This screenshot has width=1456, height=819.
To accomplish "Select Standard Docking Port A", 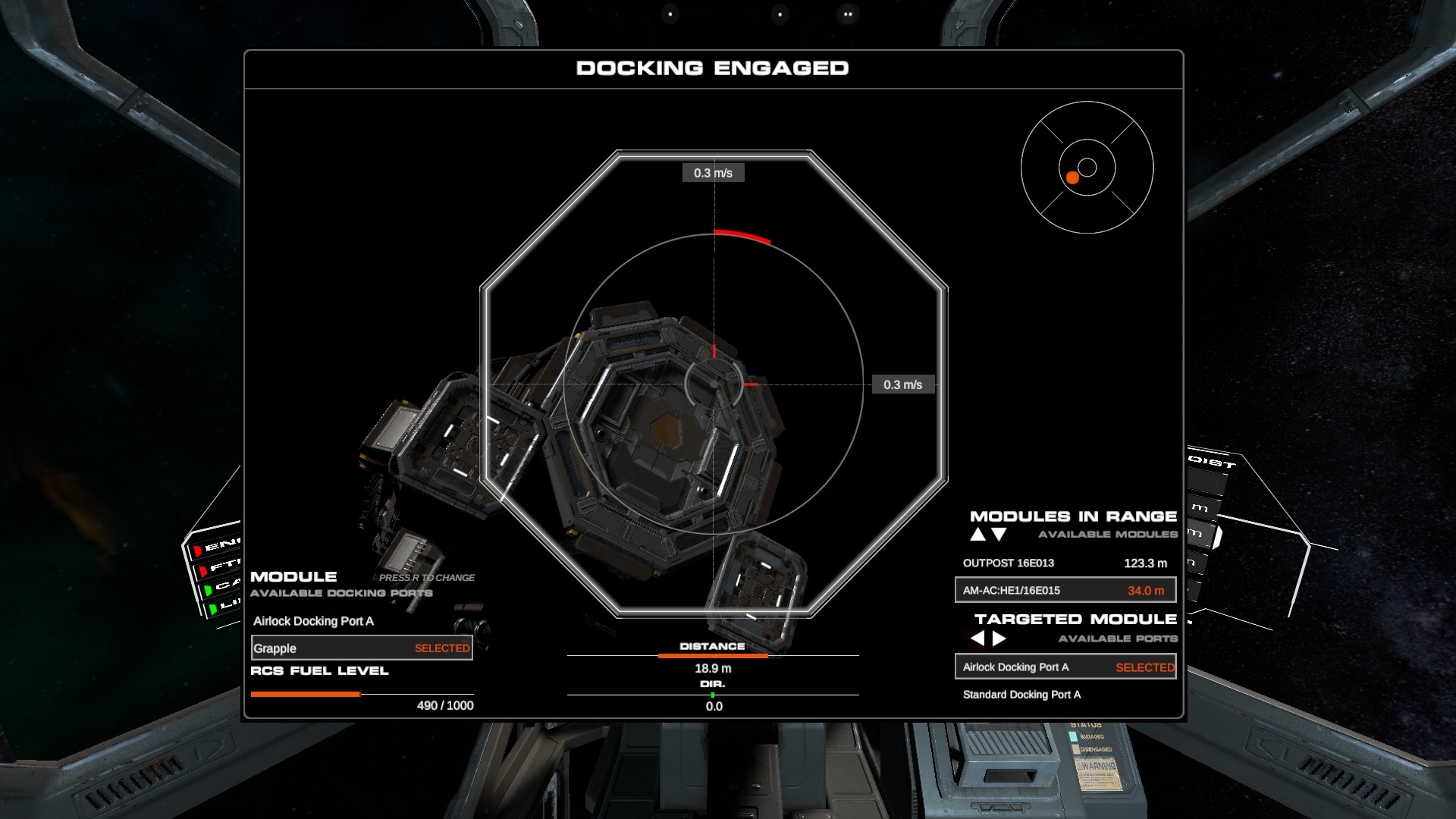I will tap(1021, 695).
